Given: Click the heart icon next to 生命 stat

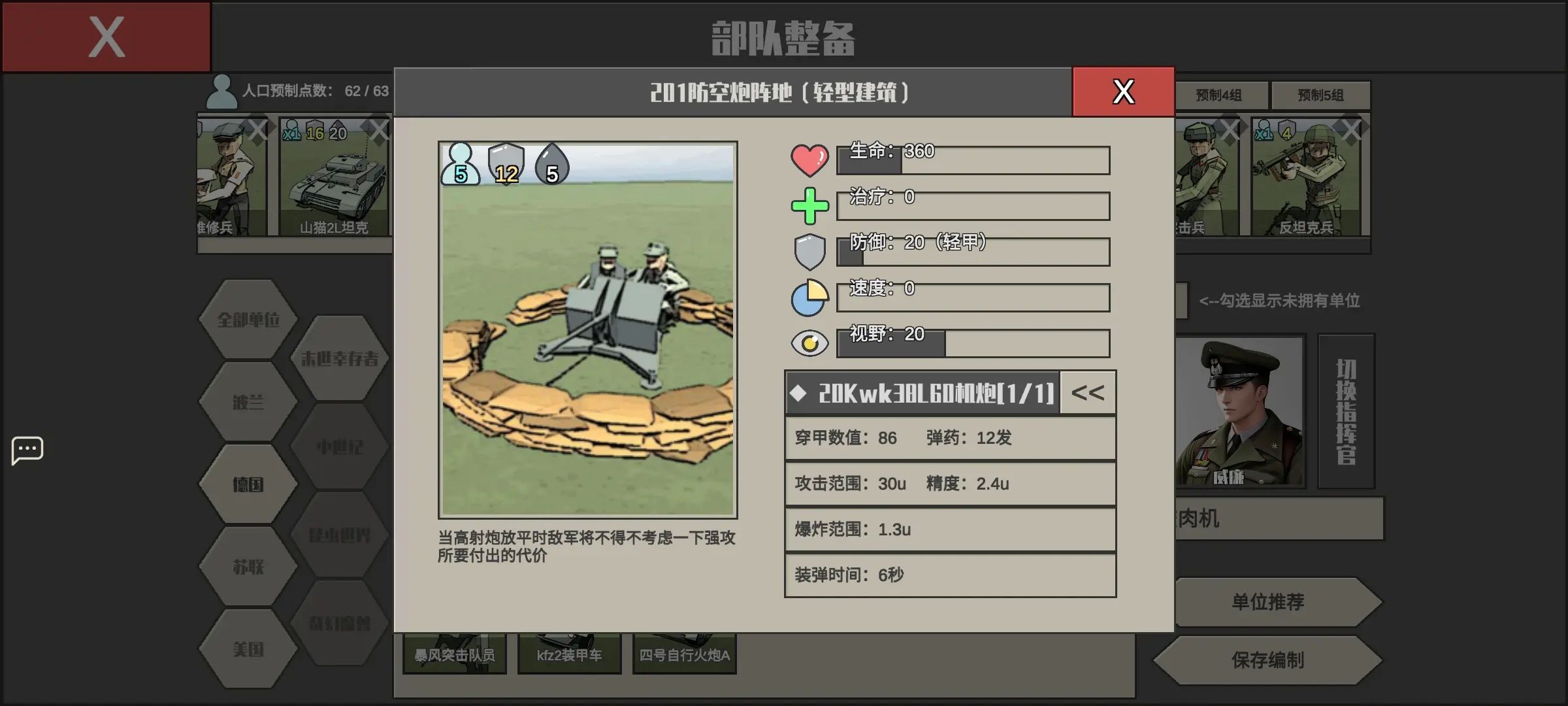Looking at the screenshot, I should [810, 159].
